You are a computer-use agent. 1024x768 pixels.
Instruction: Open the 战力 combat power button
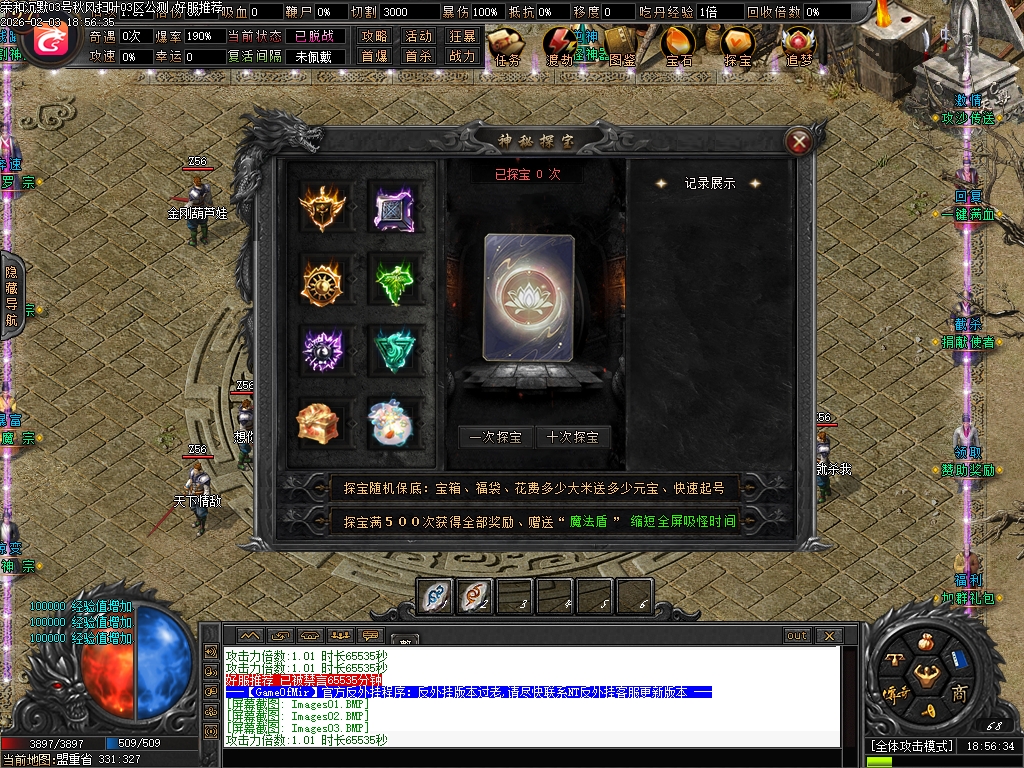(x=462, y=57)
